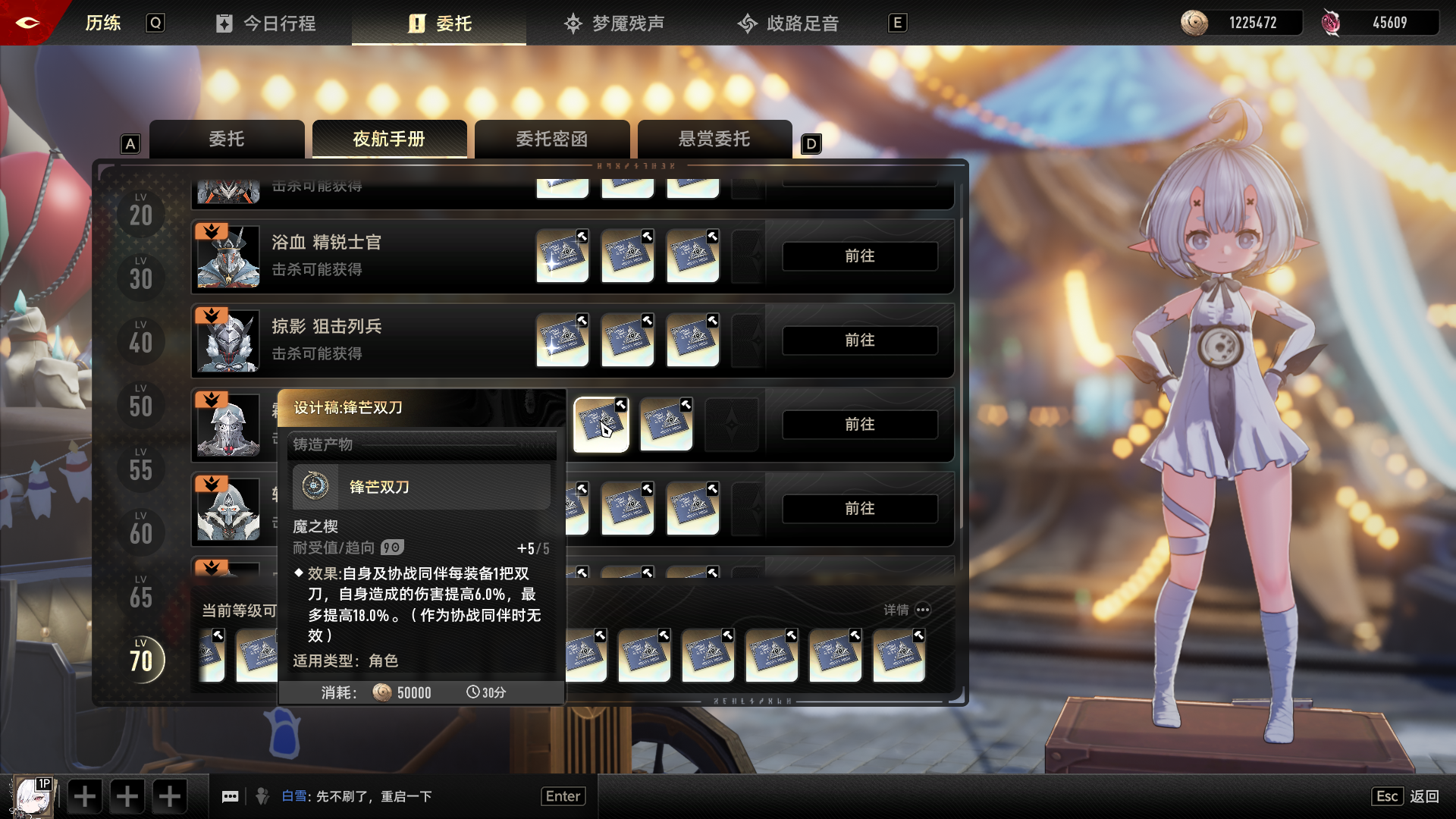Click the 锋芒双刀 weapon icon in crafting tooltip
This screenshot has width=1456, height=819.
click(x=316, y=488)
